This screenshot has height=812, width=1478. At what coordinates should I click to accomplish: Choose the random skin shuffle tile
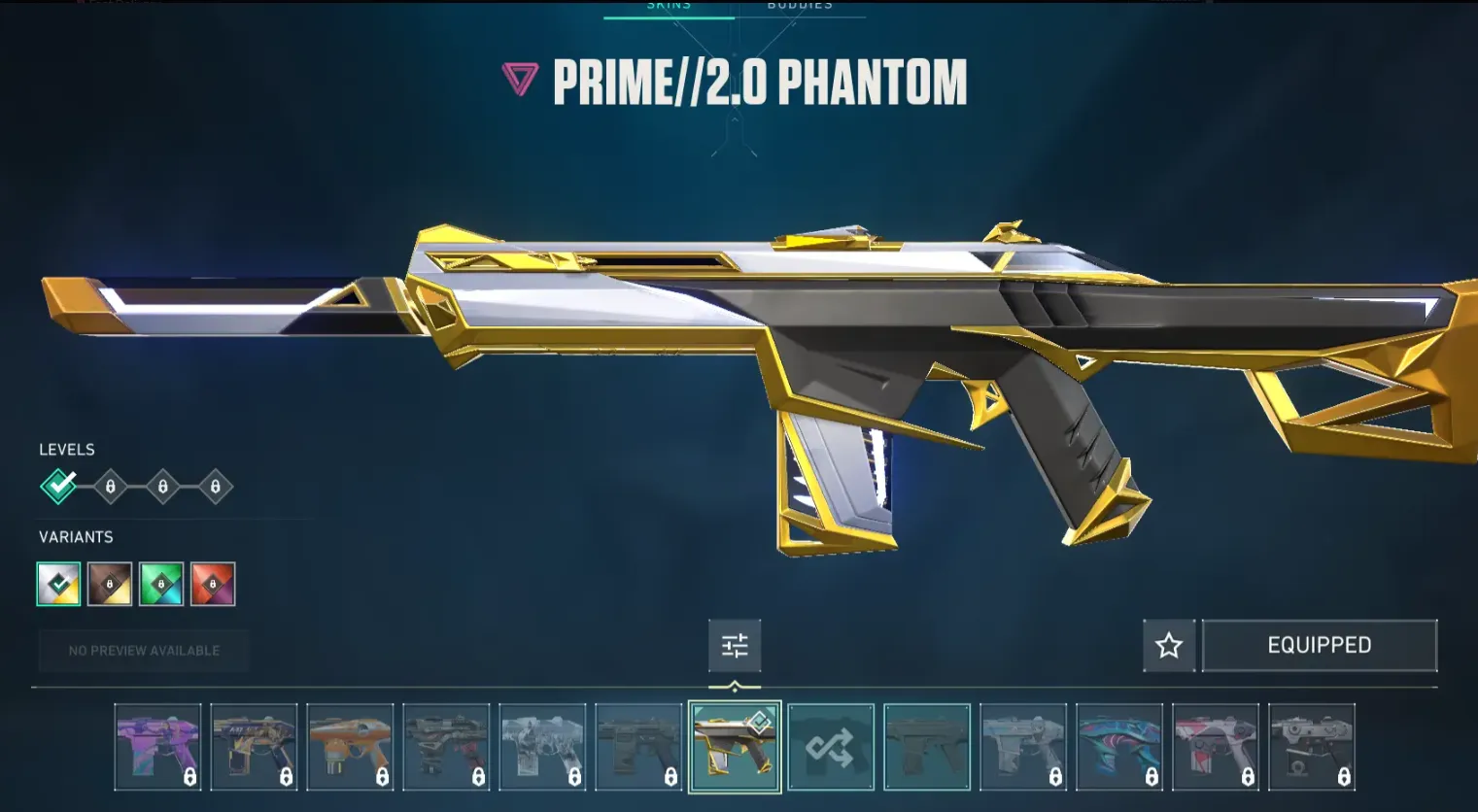tap(831, 747)
